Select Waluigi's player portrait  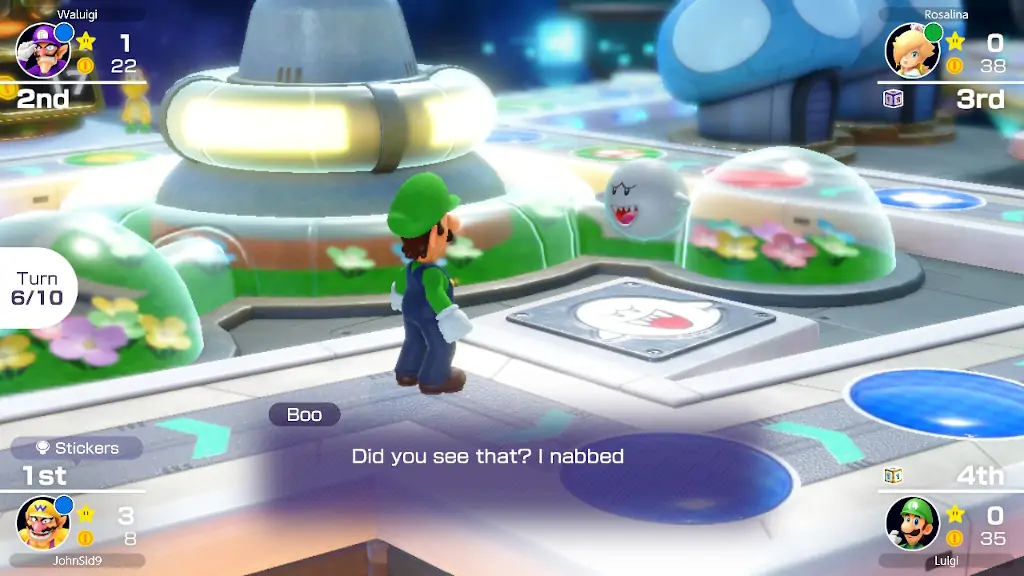point(42,50)
